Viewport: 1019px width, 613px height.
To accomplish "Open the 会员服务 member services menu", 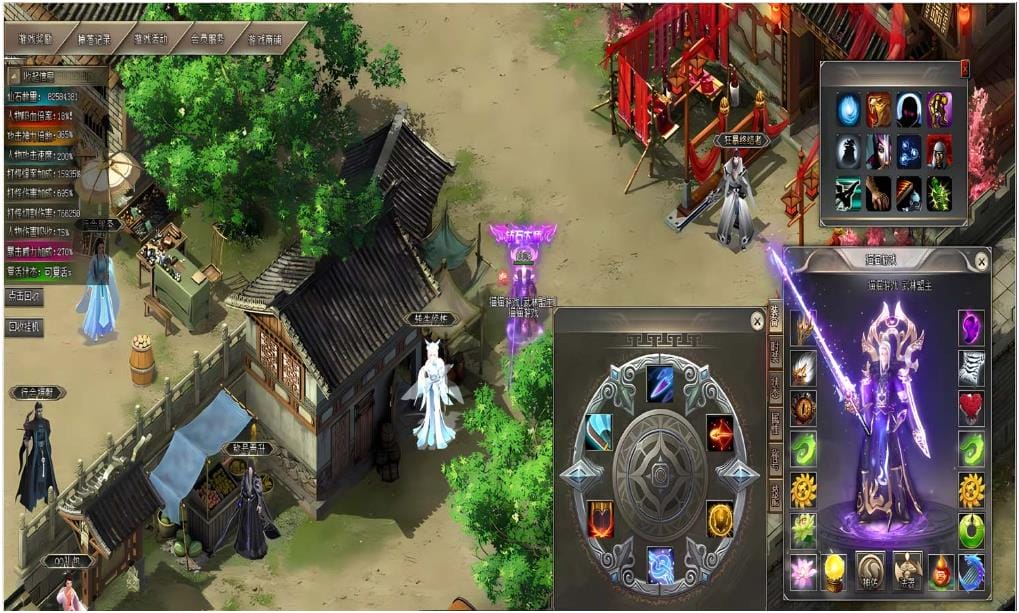I will (207, 40).
